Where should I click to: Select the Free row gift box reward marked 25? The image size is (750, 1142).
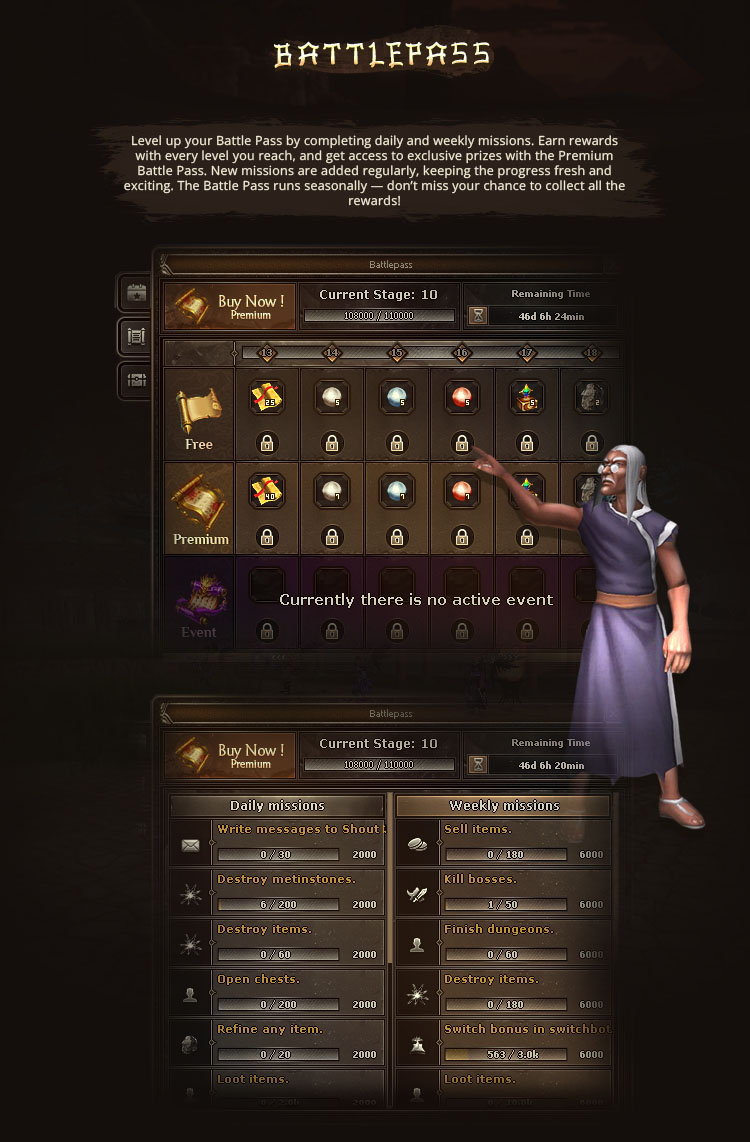pyautogui.click(x=267, y=397)
